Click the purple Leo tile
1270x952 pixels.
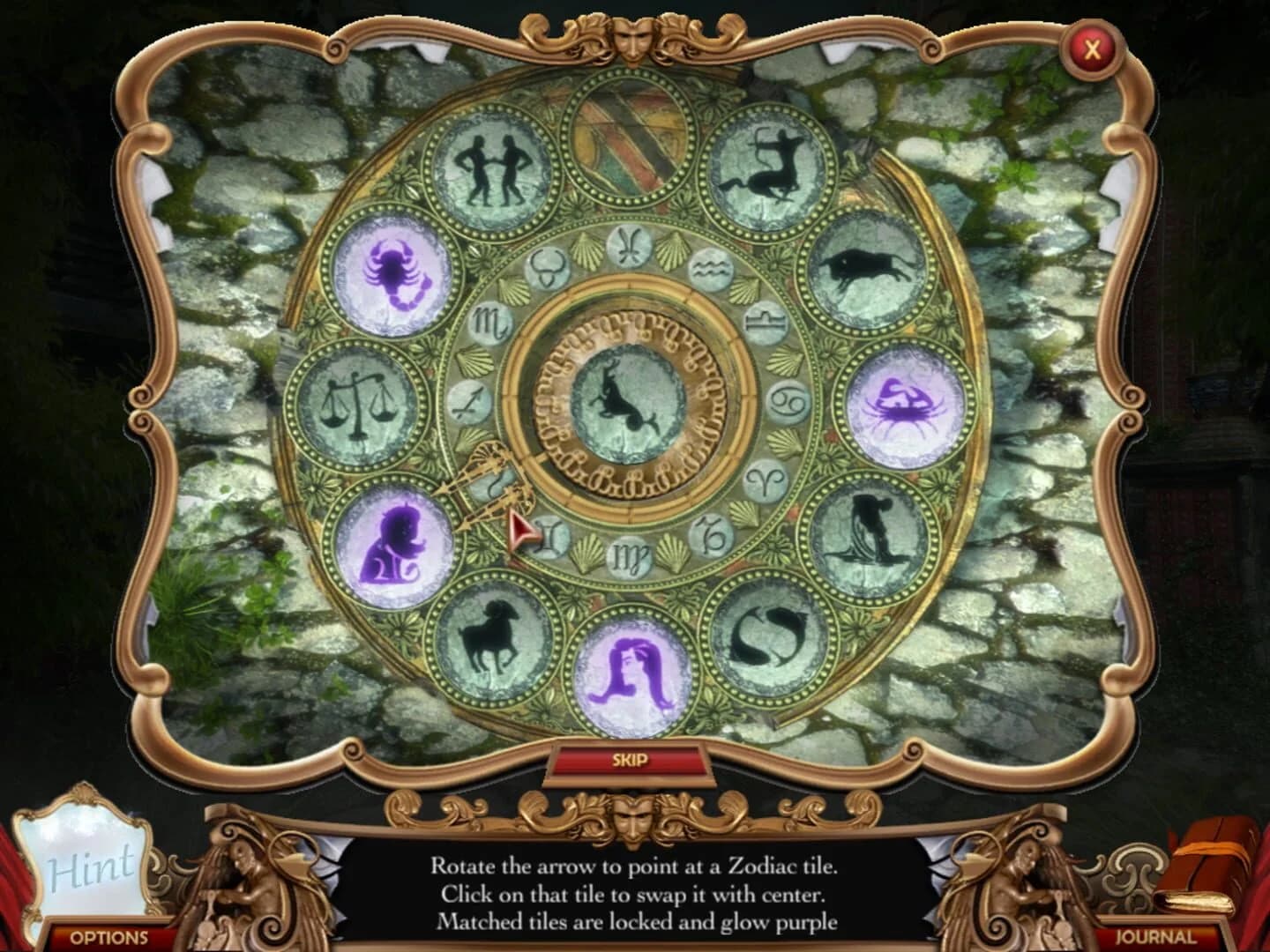394,540
